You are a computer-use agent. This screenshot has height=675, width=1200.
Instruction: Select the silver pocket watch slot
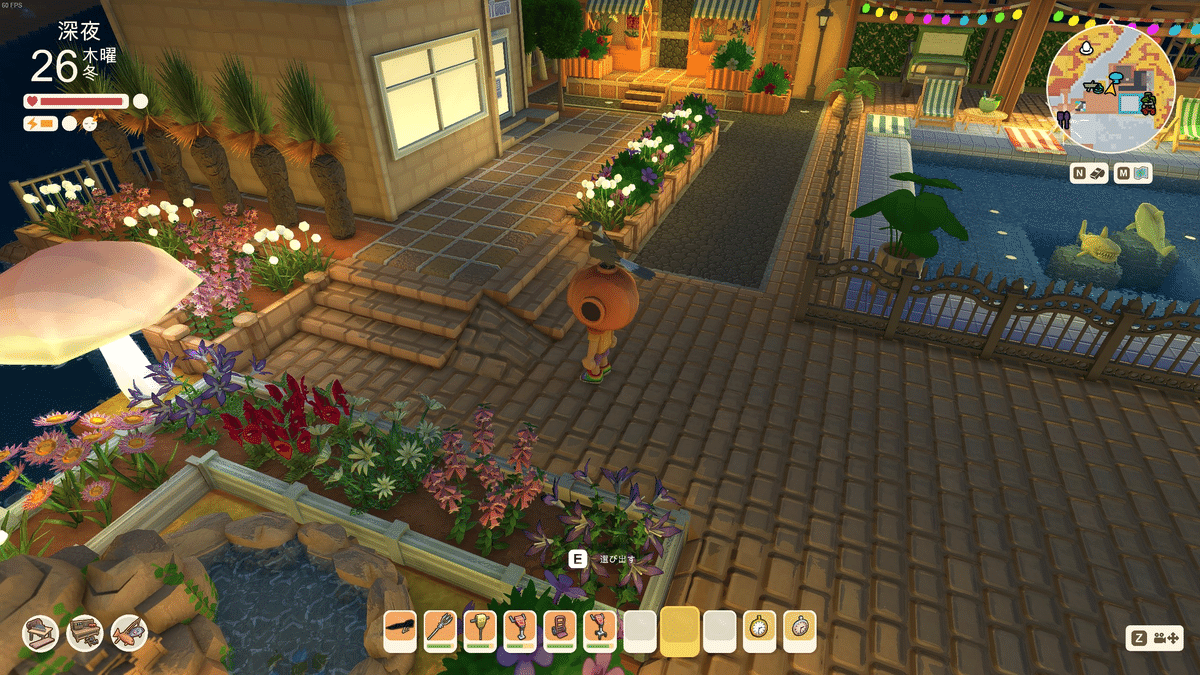[800, 629]
